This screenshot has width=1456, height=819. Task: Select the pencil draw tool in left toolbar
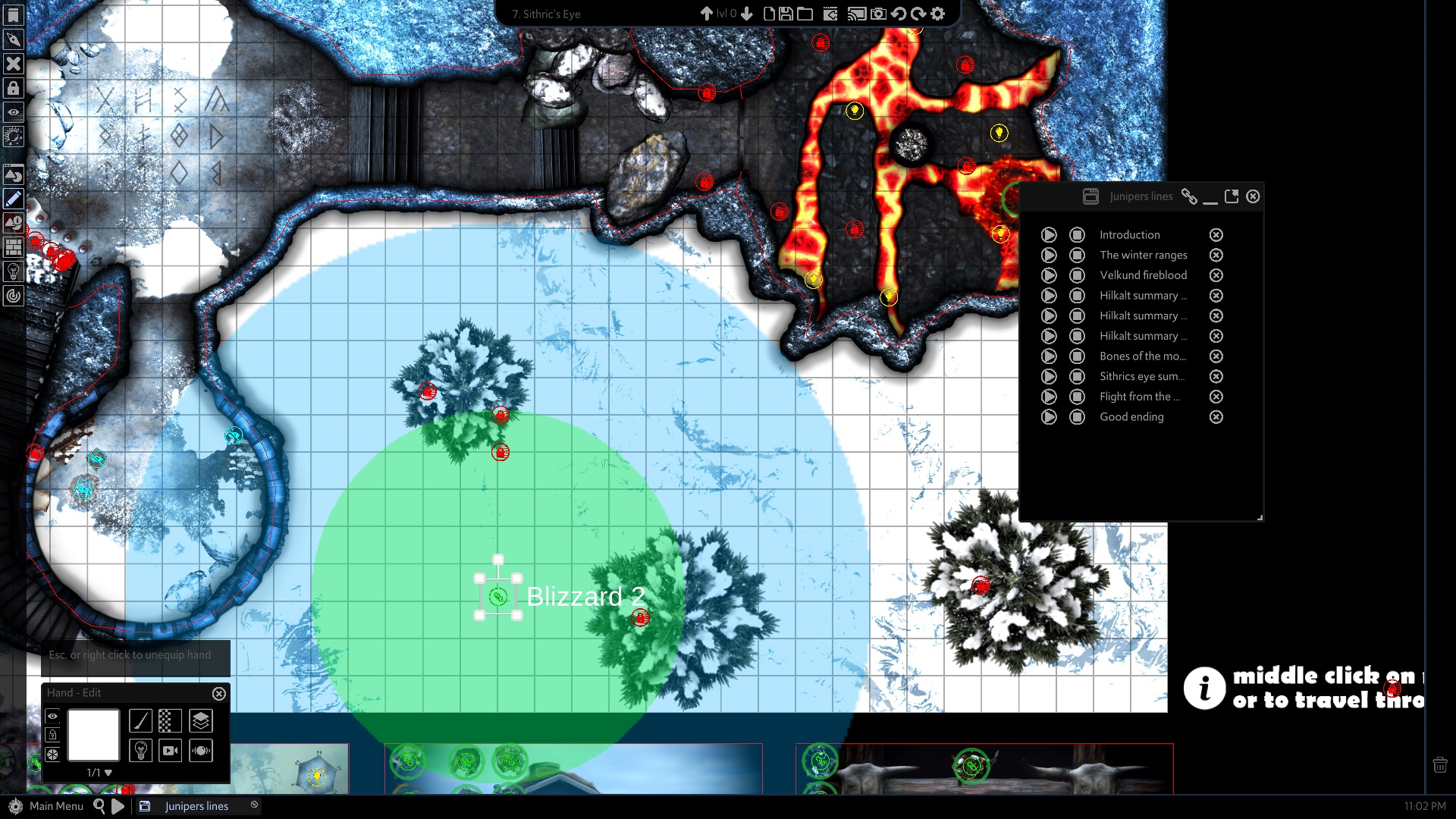point(14,199)
